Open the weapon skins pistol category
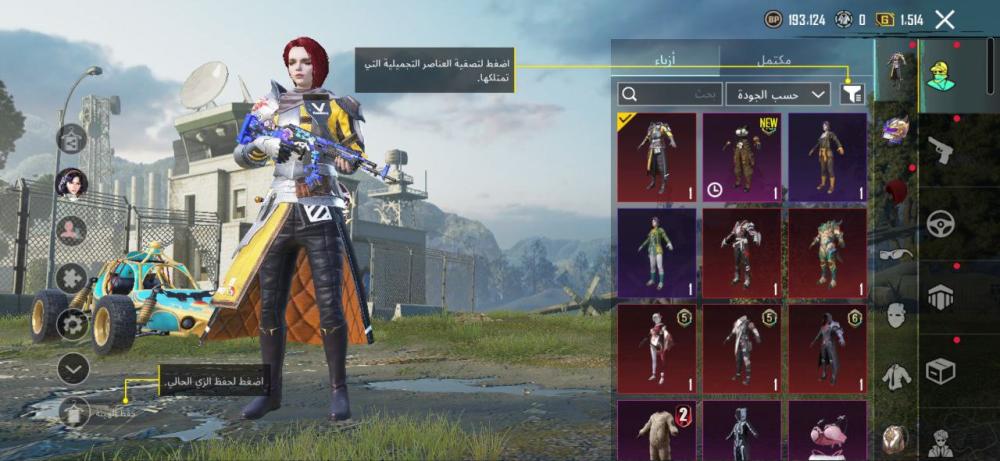Screen dimensions: 1000x461 940,151
